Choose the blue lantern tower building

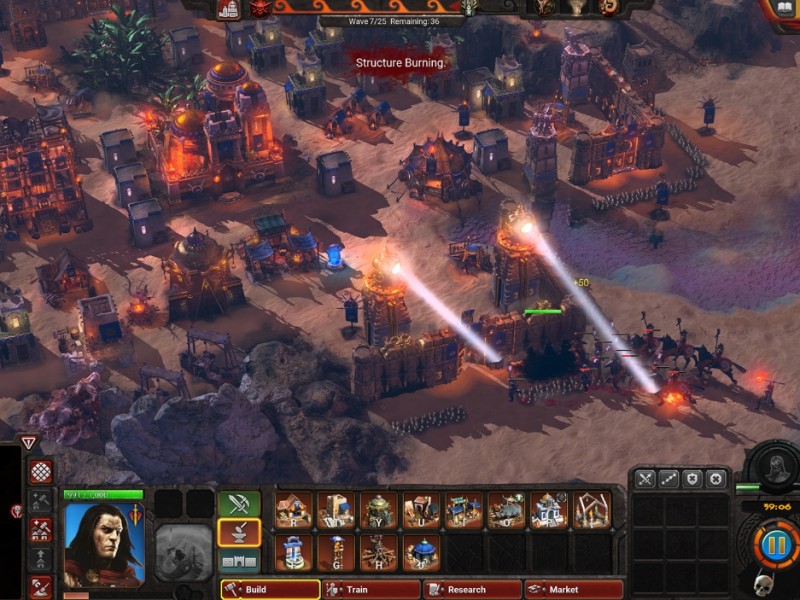[x=294, y=552]
